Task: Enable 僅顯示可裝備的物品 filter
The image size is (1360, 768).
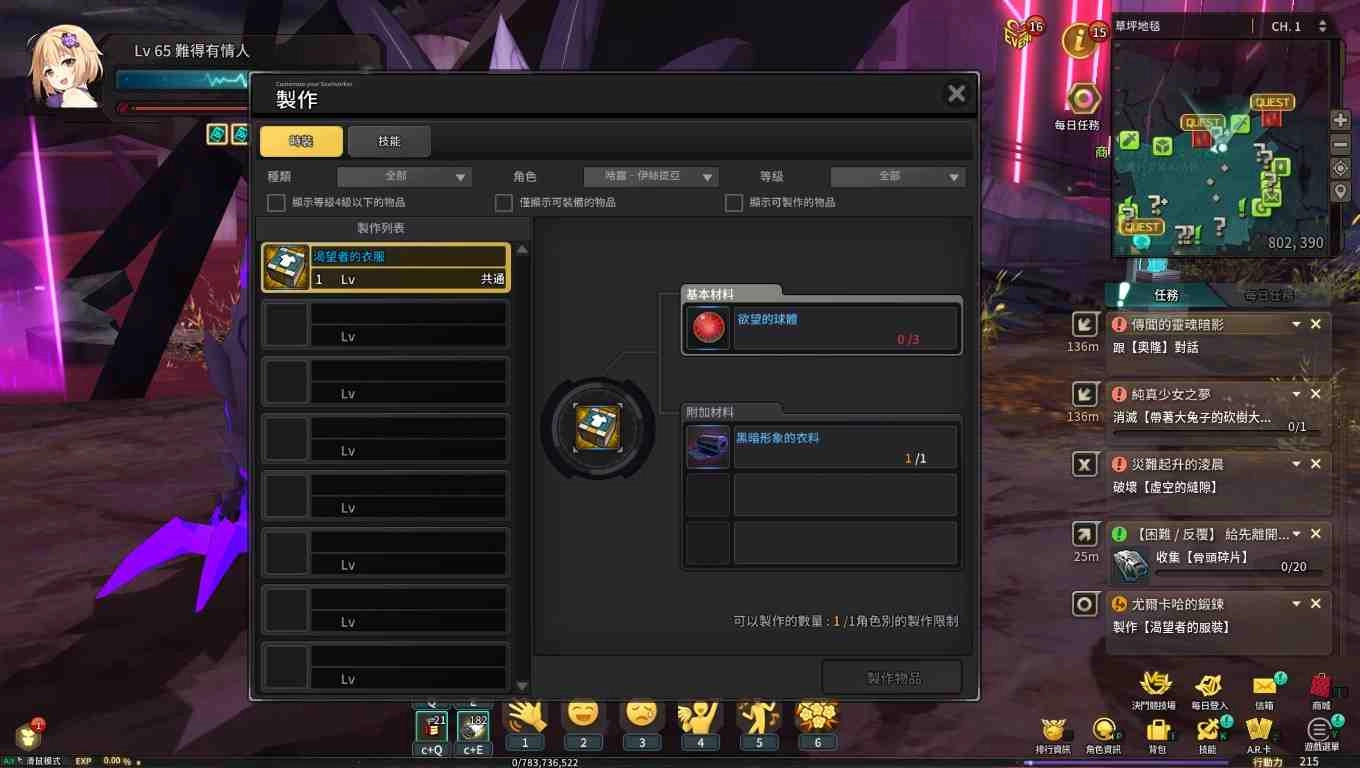Action: tap(504, 202)
